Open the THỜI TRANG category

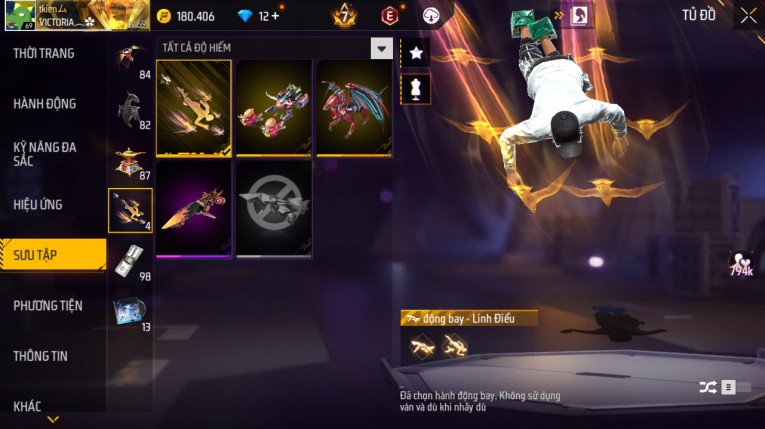pyautogui.click(x=45, y=53)
